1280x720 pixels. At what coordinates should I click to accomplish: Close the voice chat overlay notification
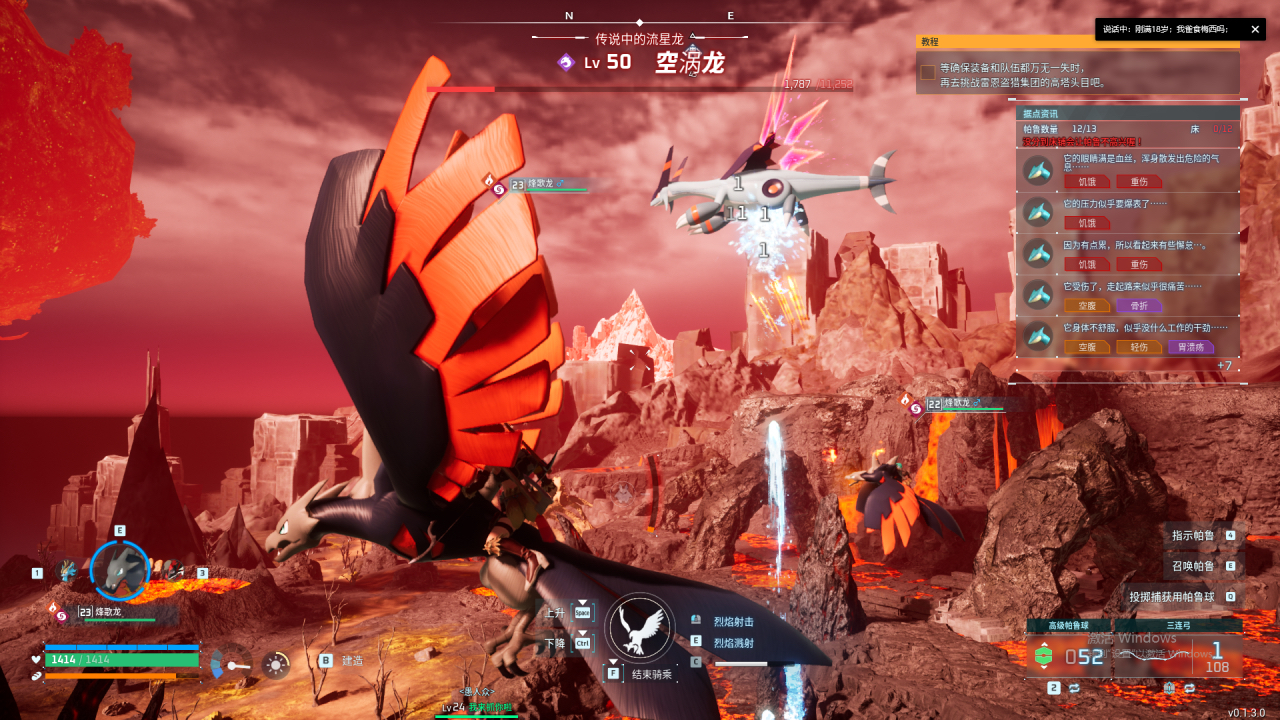coord(1255,30)
